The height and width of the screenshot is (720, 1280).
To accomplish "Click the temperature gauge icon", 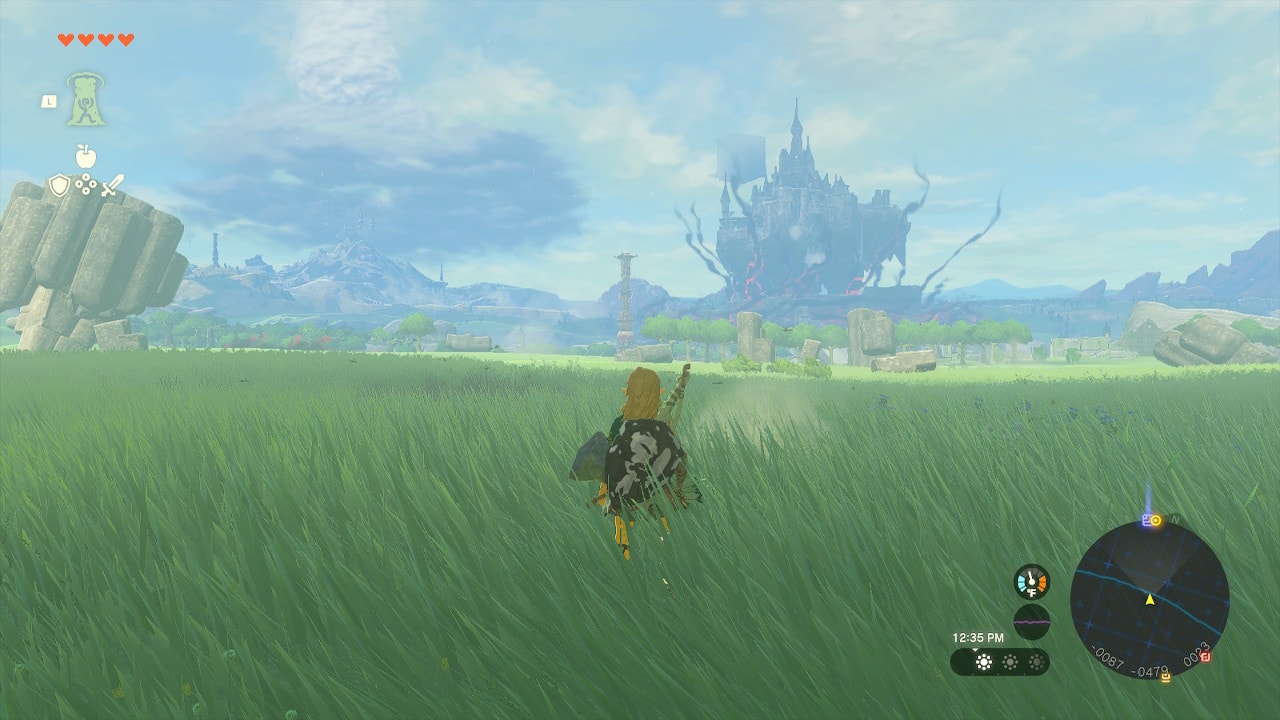I will point(1031,581).
